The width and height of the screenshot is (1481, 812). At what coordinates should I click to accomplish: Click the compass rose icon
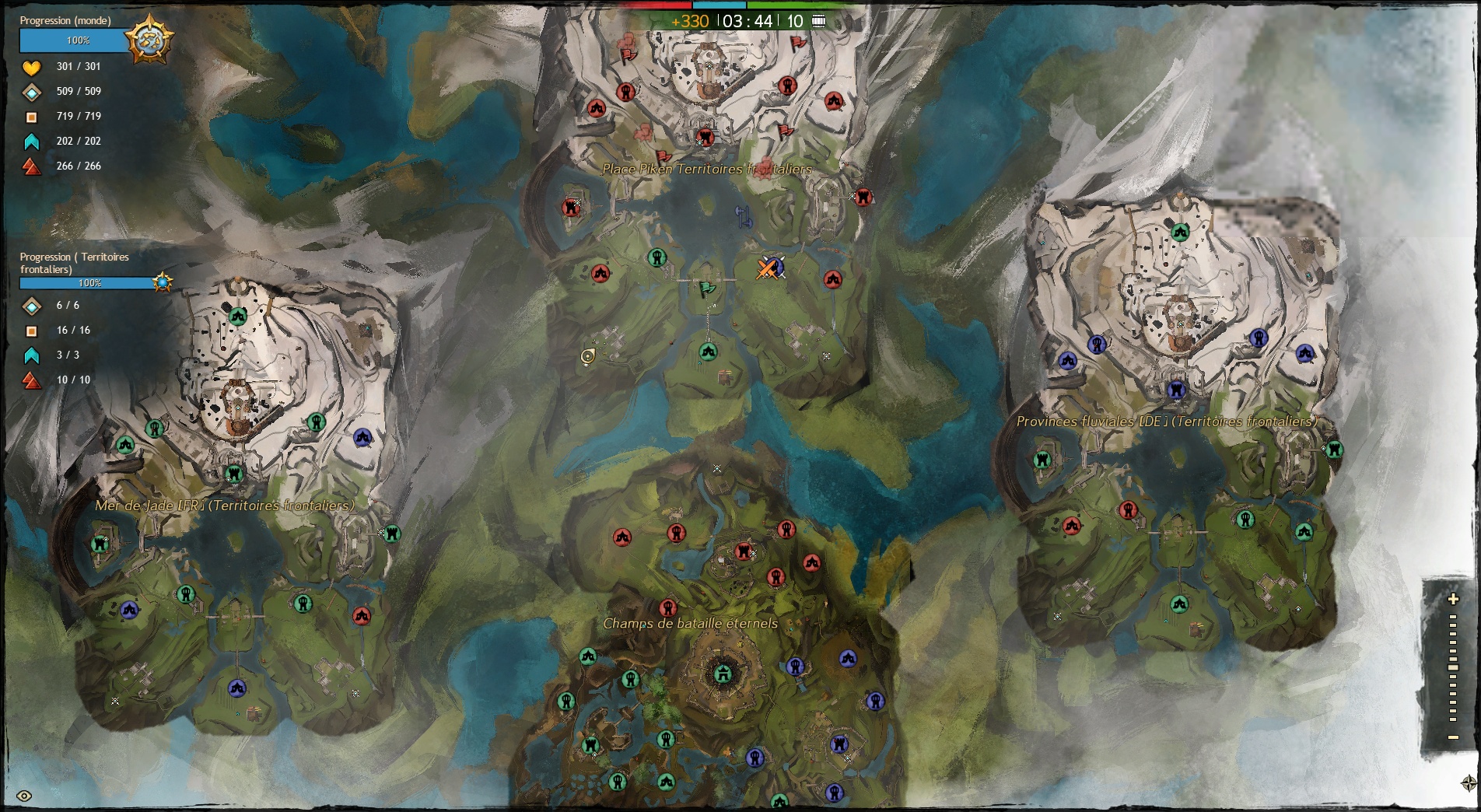(1469, 782)
